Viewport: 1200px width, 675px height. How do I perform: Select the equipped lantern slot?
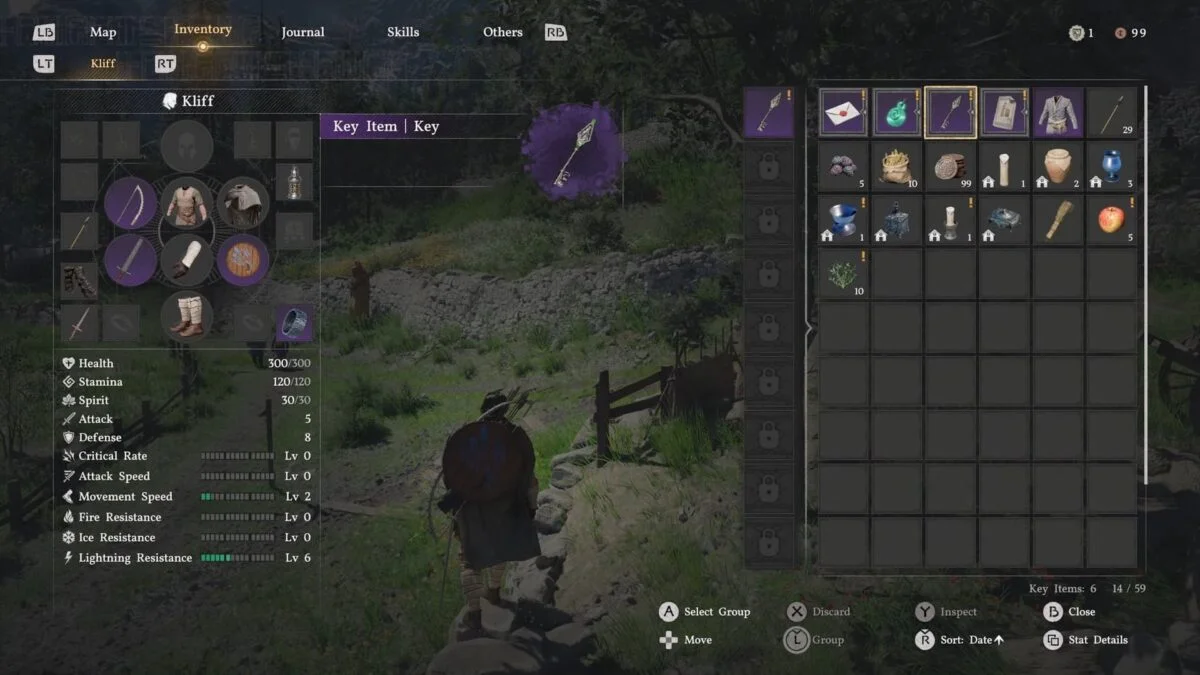[294, 182]
